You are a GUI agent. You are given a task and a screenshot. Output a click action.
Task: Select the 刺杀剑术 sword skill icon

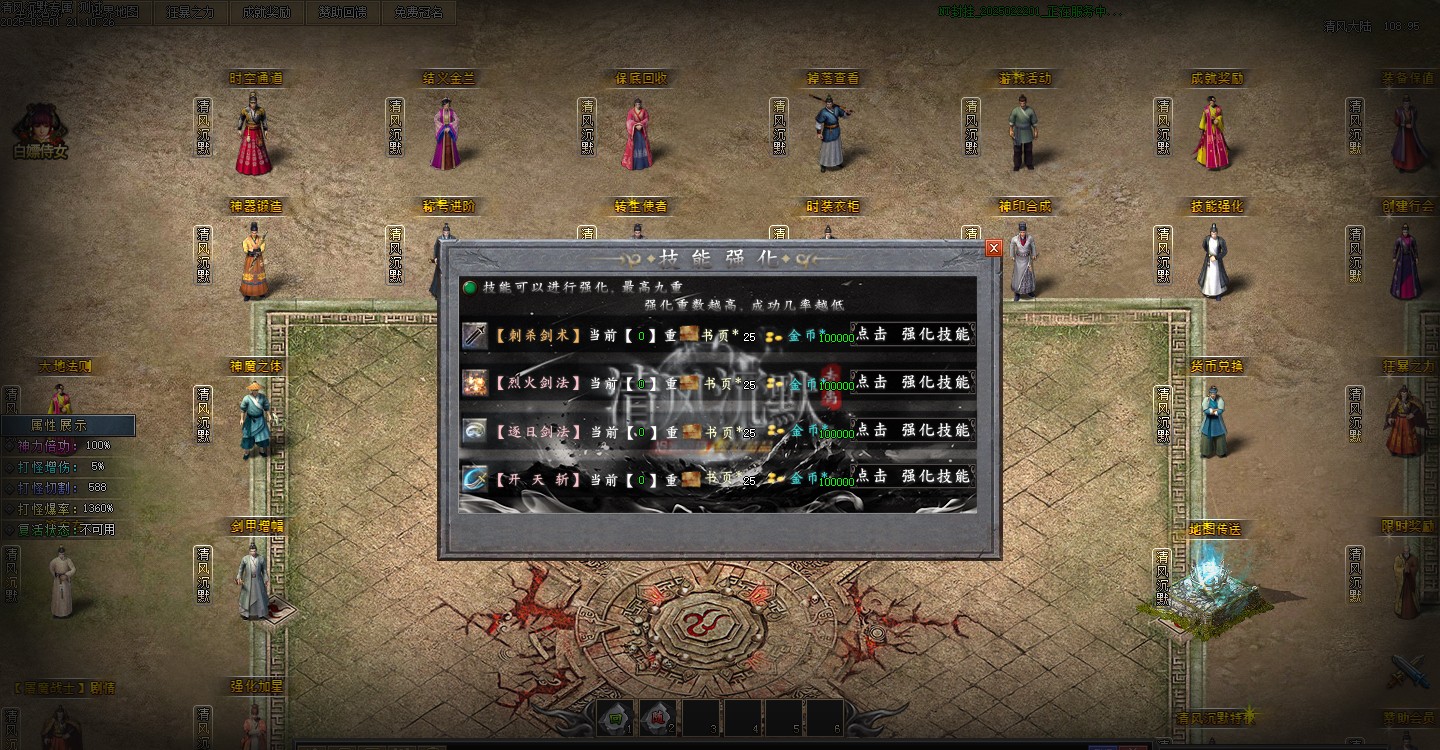click(475, 336)
